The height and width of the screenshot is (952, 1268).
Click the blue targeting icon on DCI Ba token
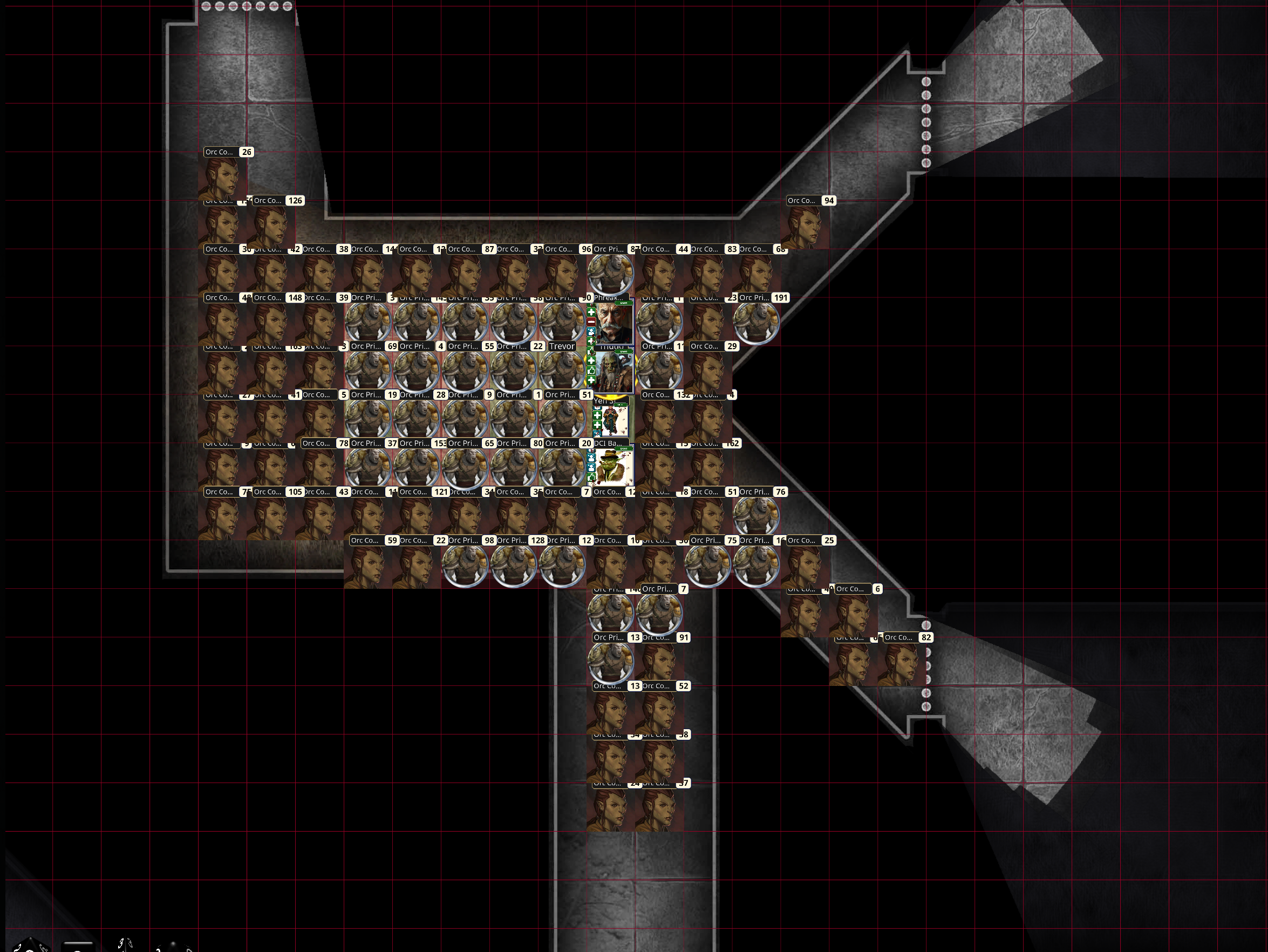(590, 458)
